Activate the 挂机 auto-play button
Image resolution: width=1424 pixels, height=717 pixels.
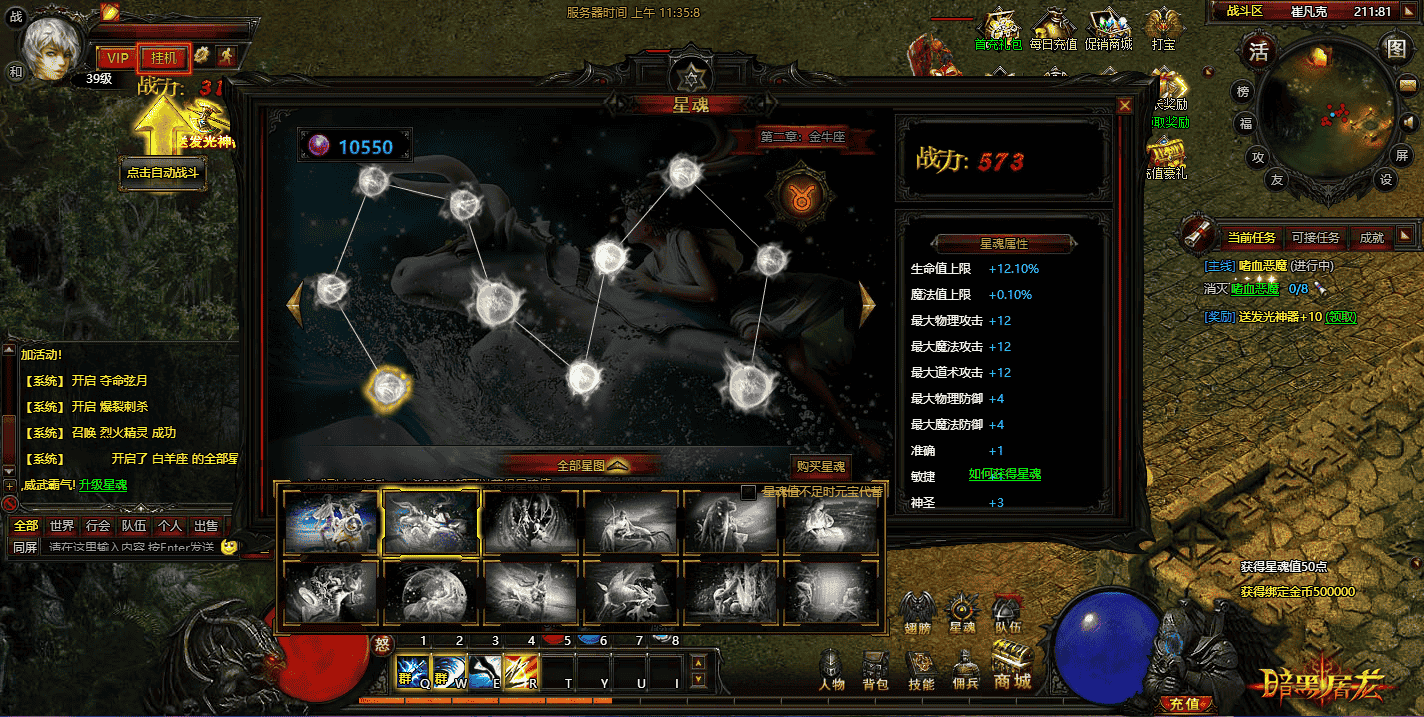pos(163,57)
